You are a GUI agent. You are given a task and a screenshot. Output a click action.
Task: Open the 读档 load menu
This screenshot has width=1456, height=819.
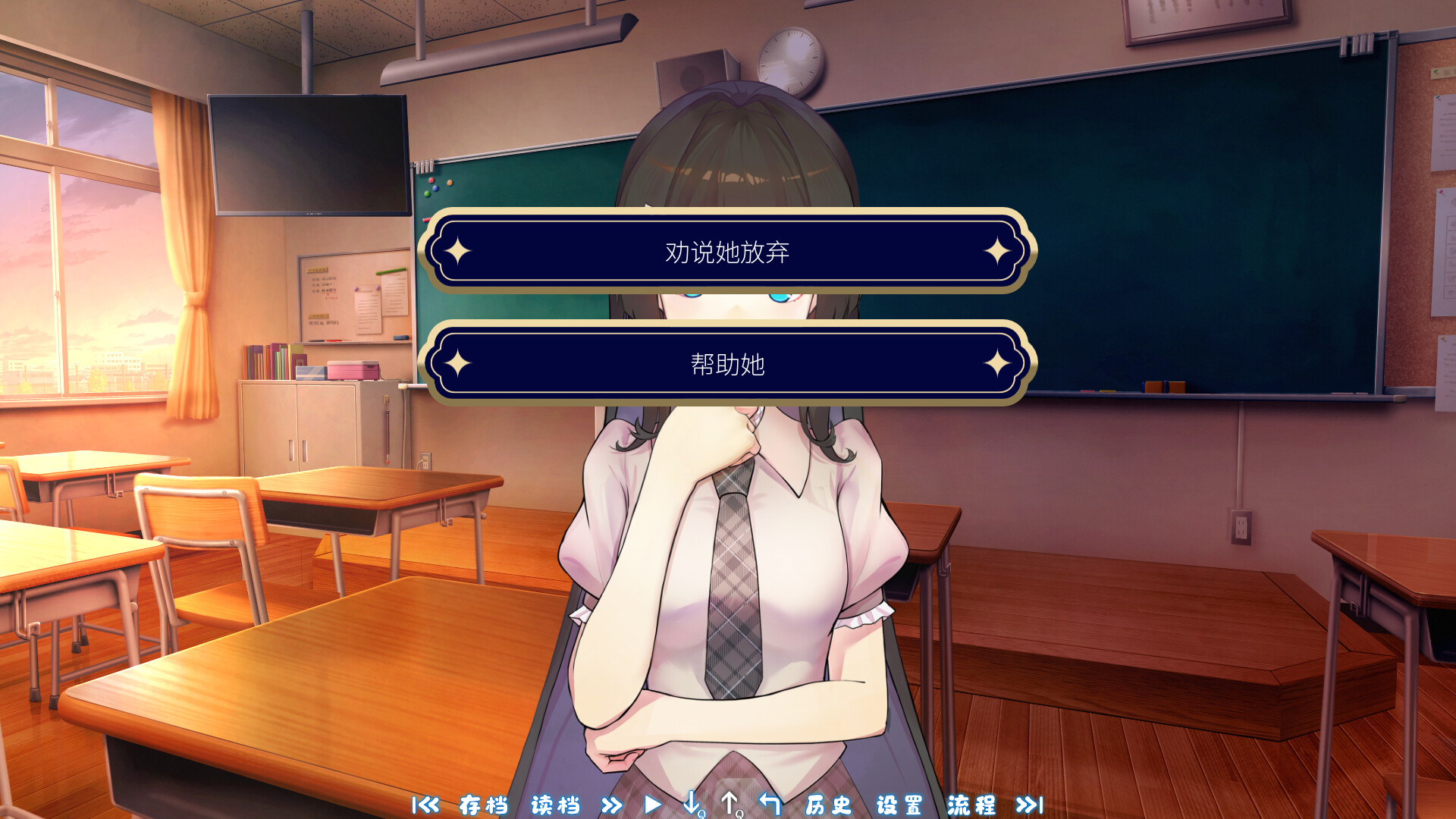[x=556, y=806]
